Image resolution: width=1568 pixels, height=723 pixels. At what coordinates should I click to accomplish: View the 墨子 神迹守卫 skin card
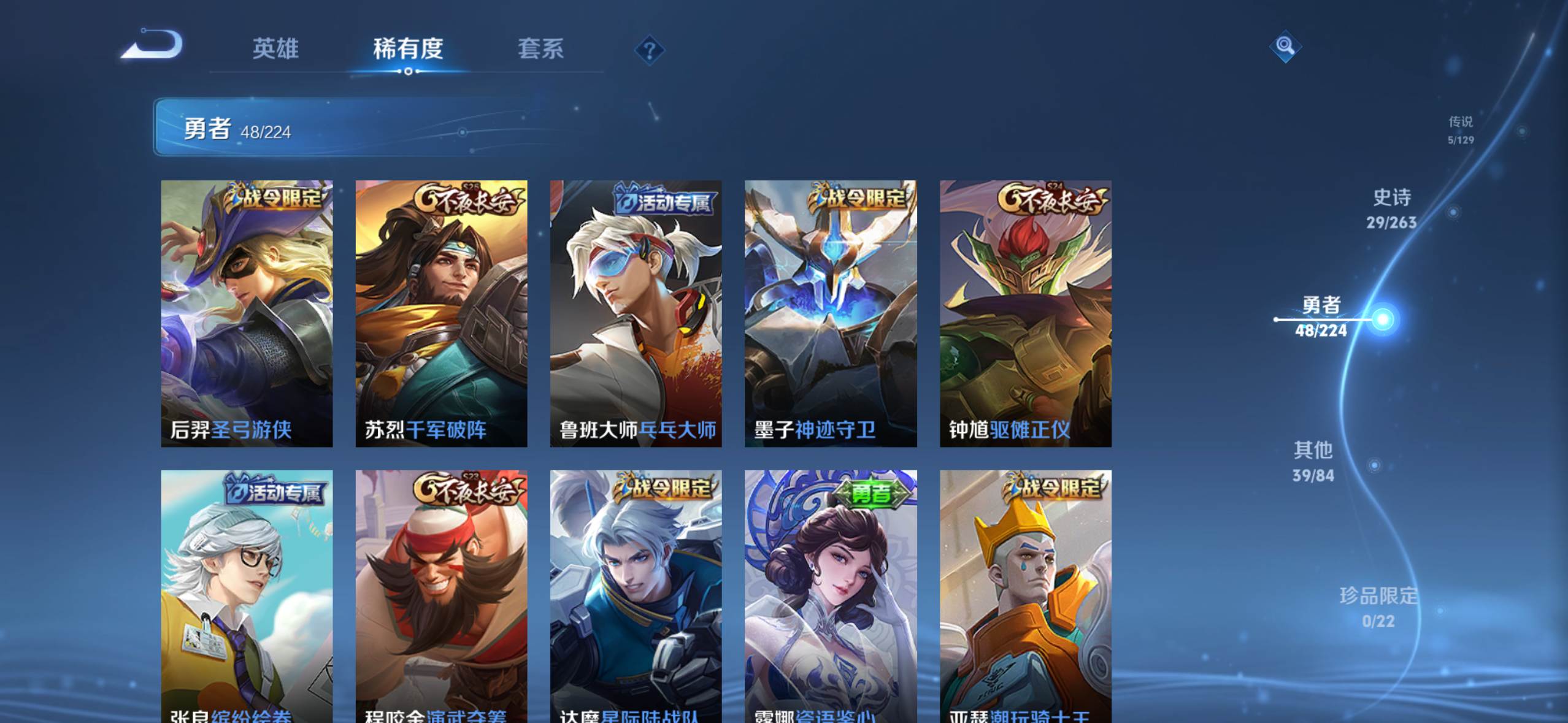coord(831,313)
